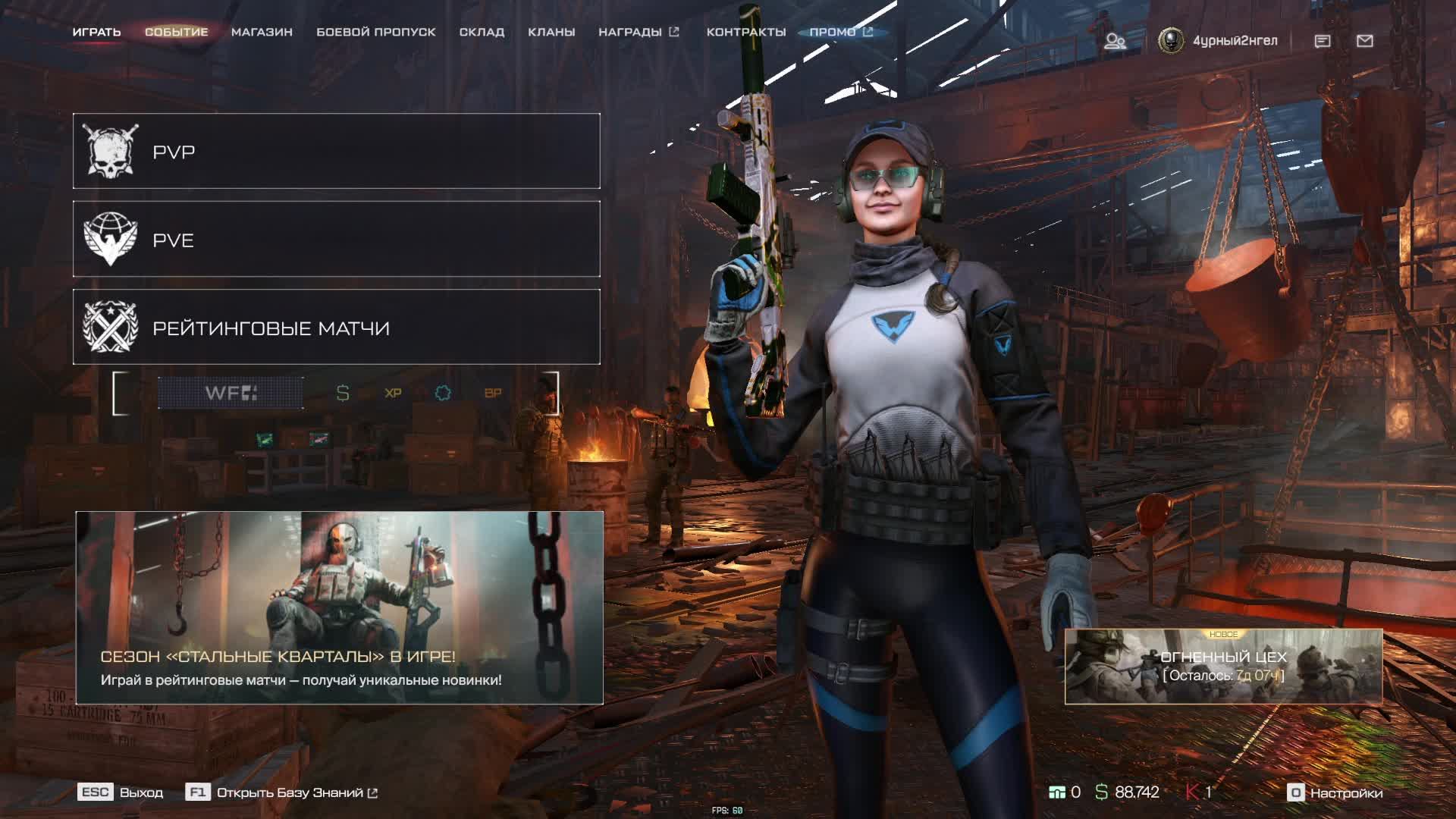The height and width of the screenshot is (819, 1456).
Task: Open the ОГНЕННЫЙ ЦЕХ event banner
Action: (1223, 667)
